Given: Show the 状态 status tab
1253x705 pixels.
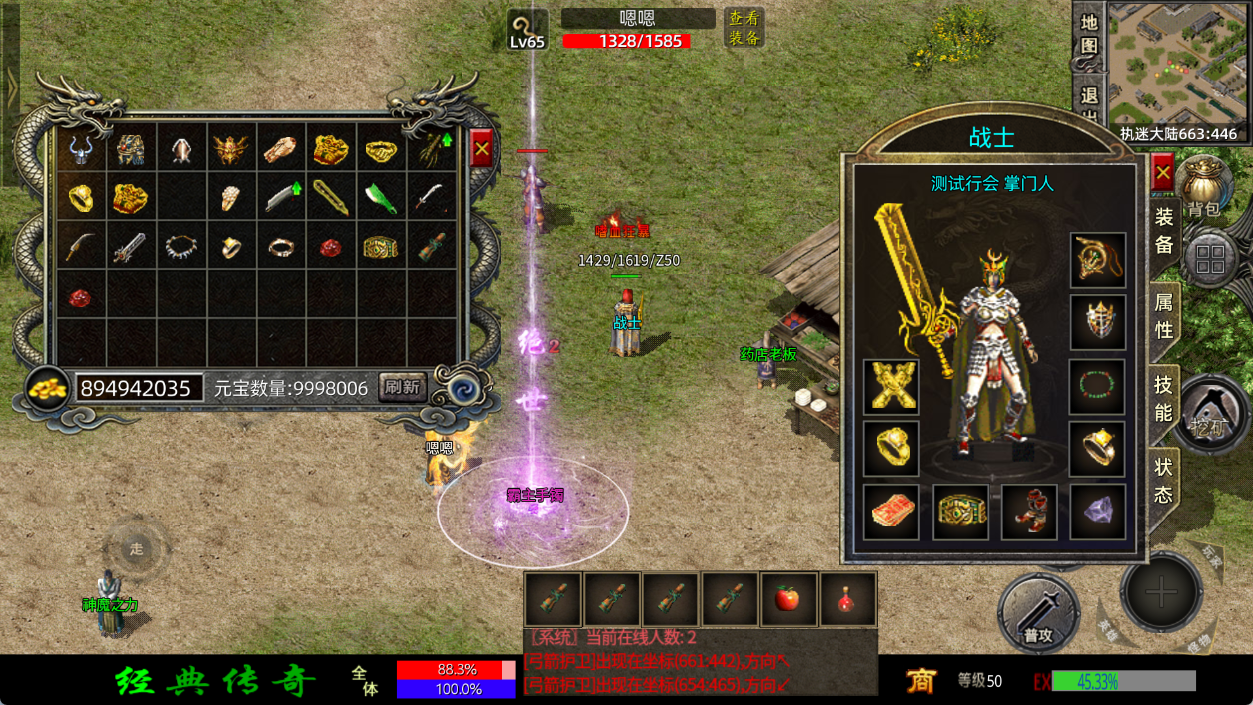Looking at the screenshot, I should click(x=1164, y=480).
